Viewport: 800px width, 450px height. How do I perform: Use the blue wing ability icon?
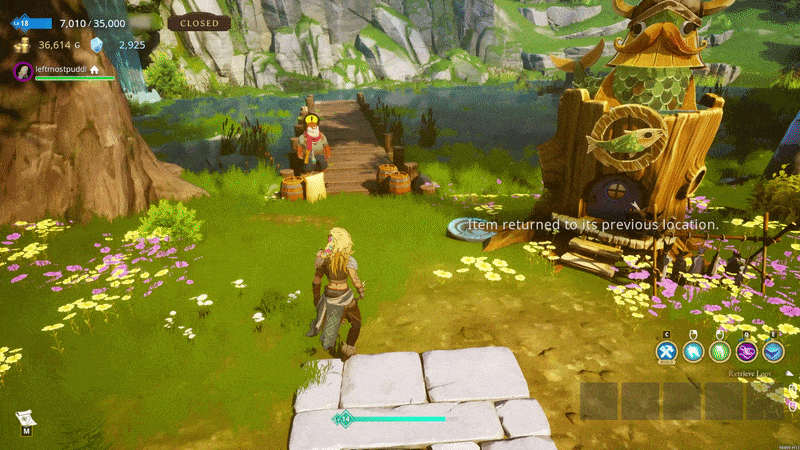coord(773,351)
